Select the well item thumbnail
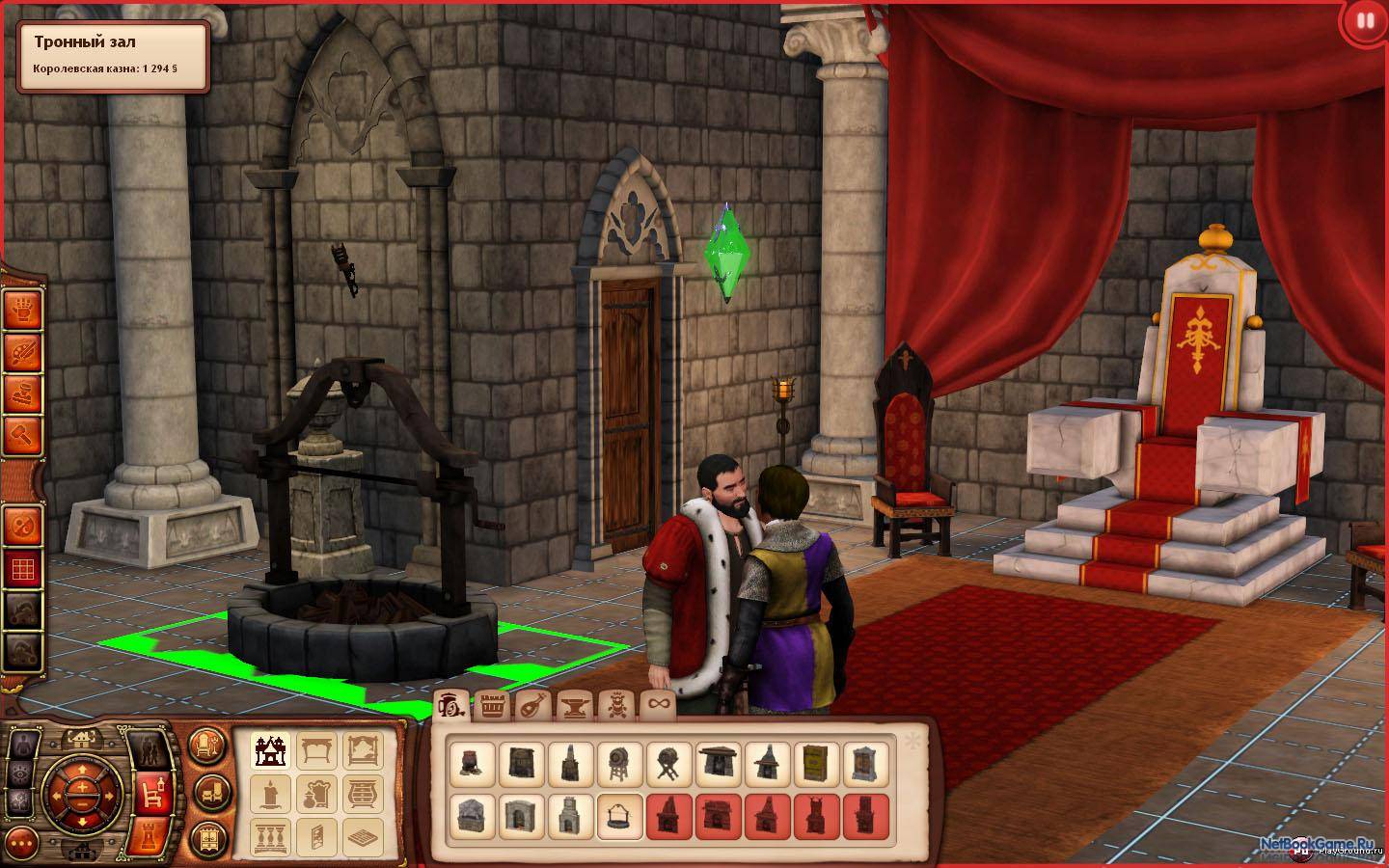This screenshot has height=868, width=1389. tap(619, 817)
